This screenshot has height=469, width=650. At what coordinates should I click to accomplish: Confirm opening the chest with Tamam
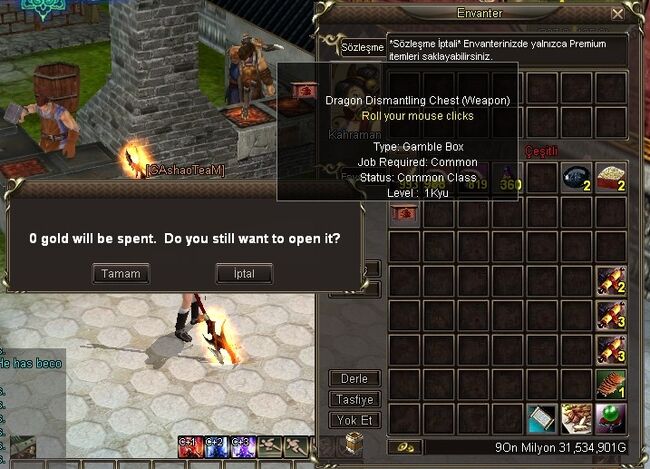(120, 273)
